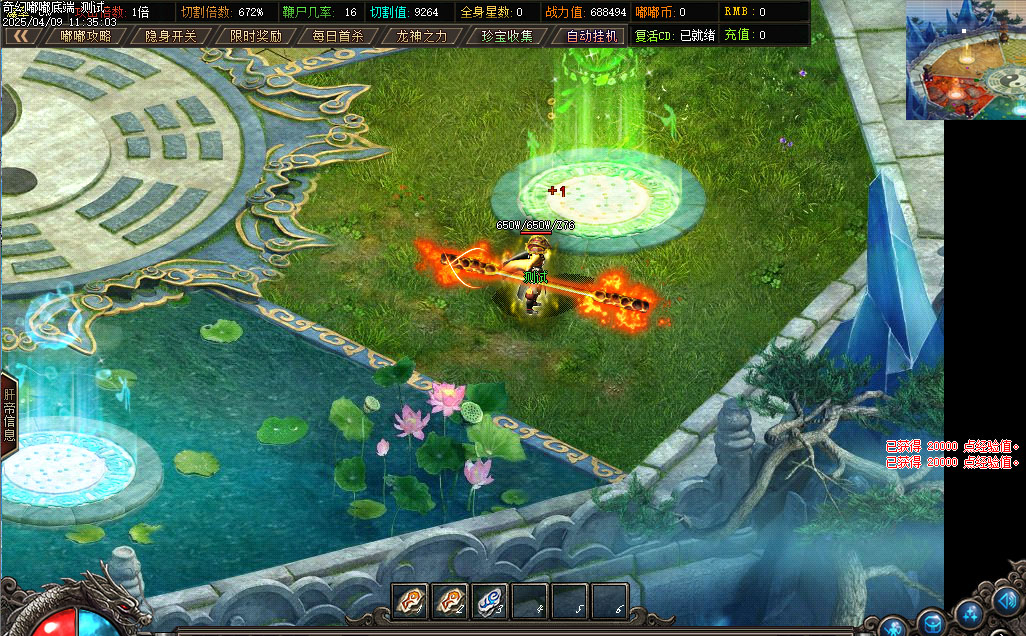
Task: Open the 珍宝收集 treasure collection
Action: pyautogui.click(x=507, y=36)
